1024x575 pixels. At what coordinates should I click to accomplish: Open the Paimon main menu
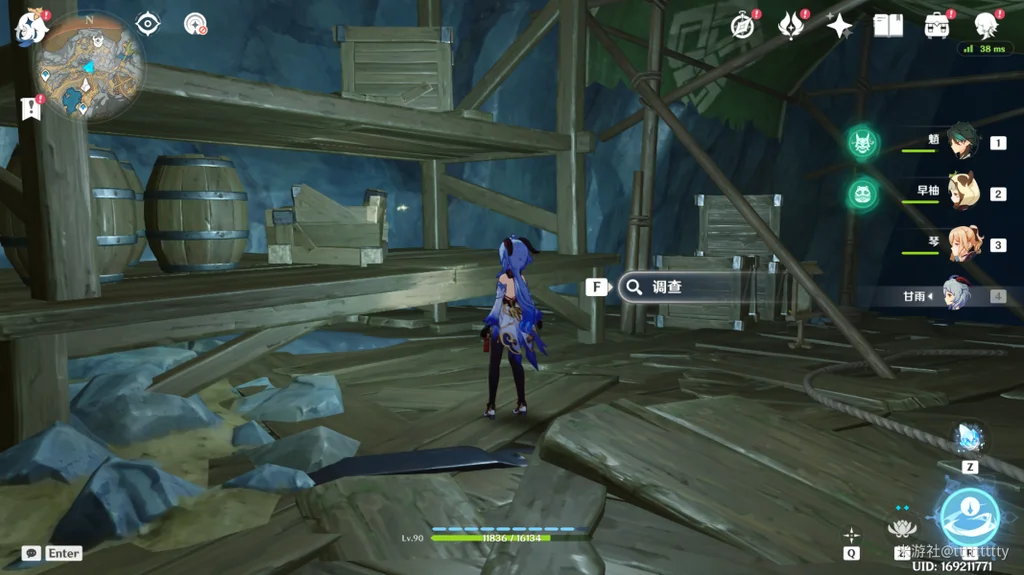[x=32, y=26]
